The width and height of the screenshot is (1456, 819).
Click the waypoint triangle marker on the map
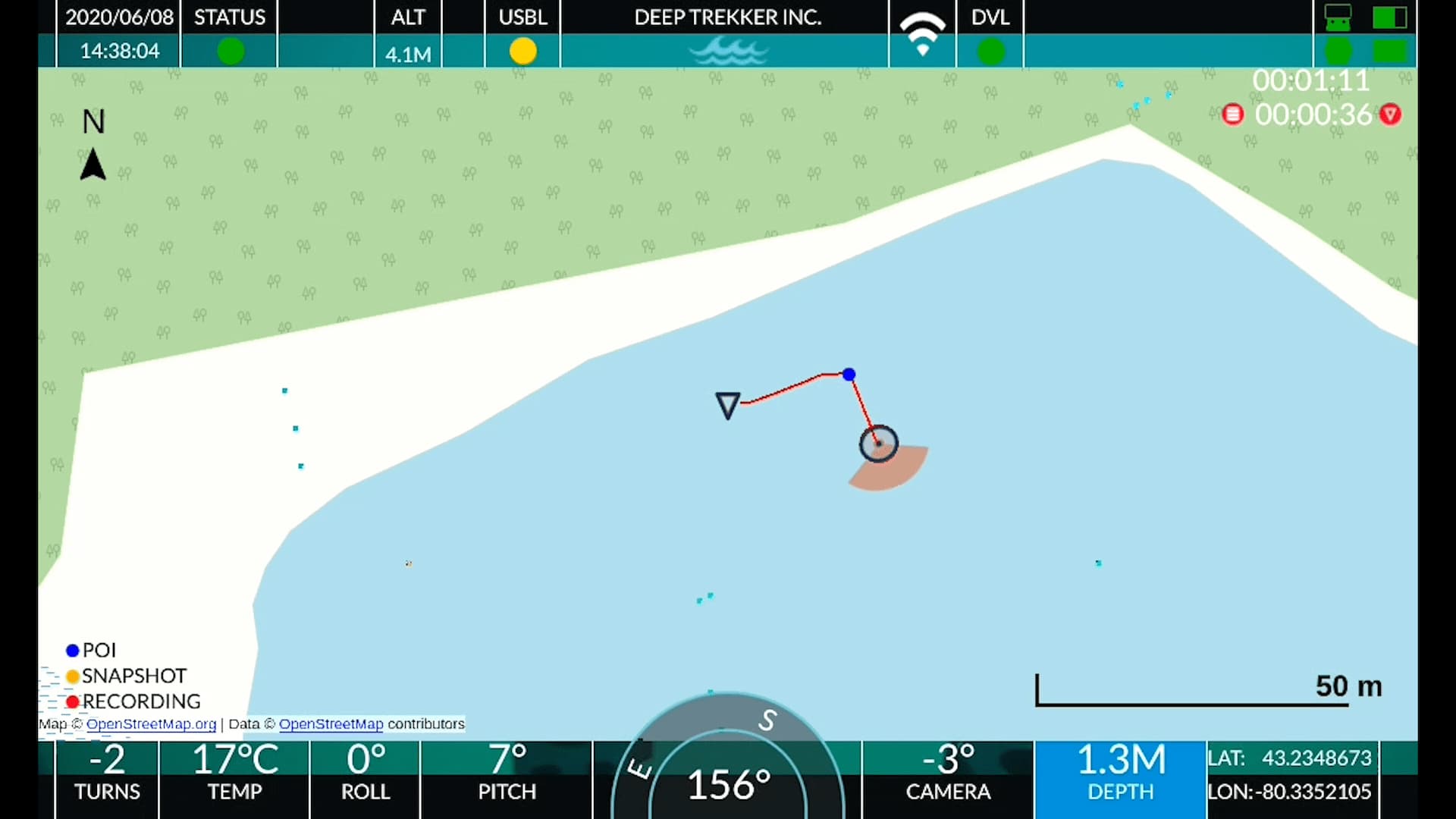727,405
